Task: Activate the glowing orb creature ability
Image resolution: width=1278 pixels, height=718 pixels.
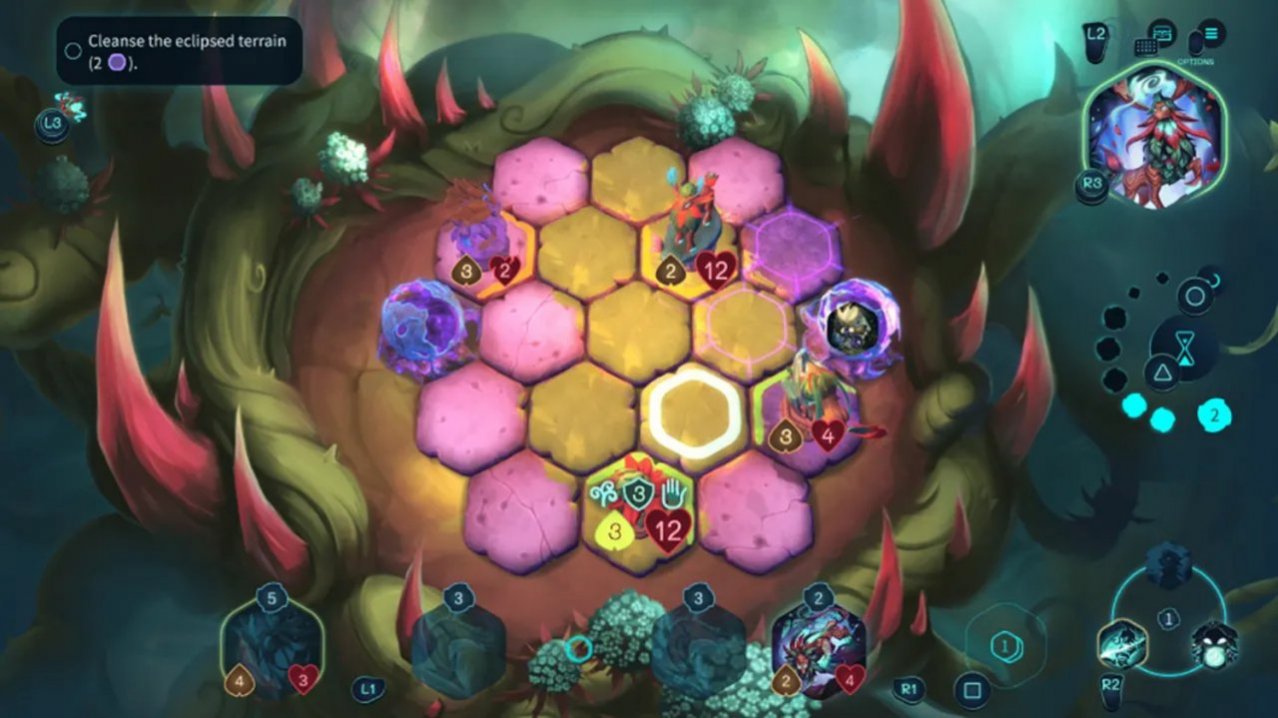Action: 1215,645
